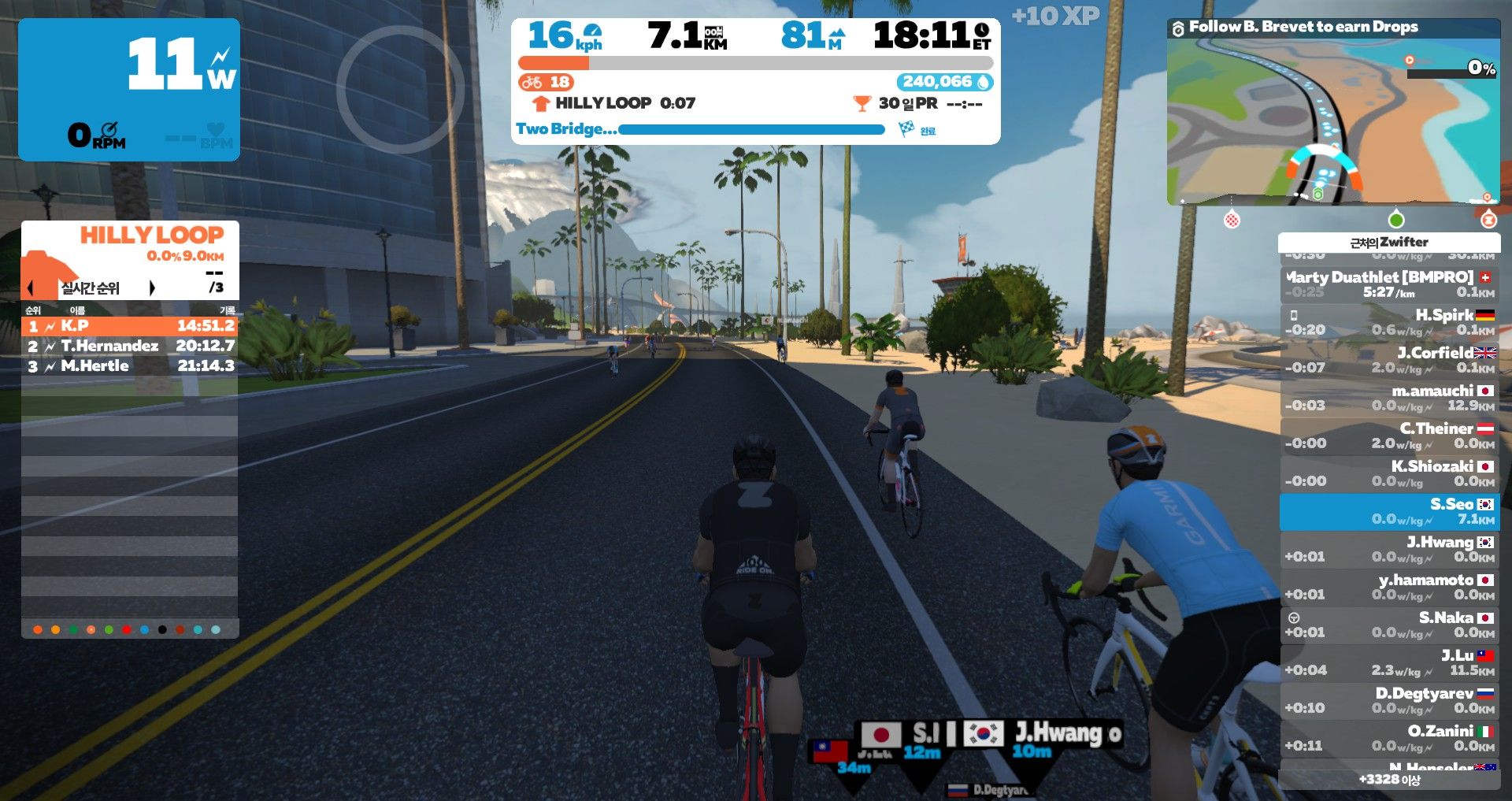Show next leaderboard view with right arrow

click(152, 287)
